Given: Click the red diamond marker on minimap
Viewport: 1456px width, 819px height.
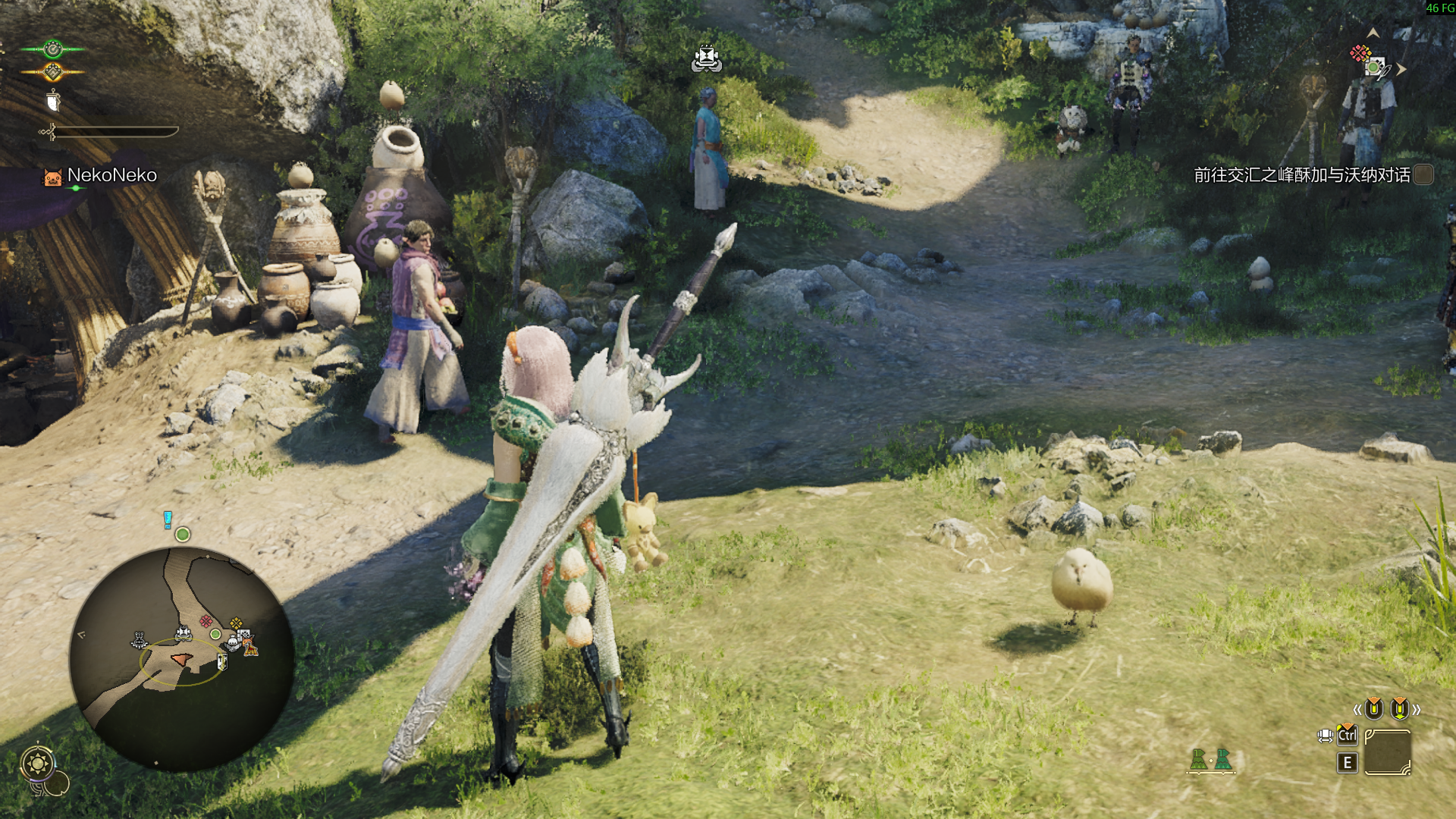Looking at the screenshot, I should [206, 621].
